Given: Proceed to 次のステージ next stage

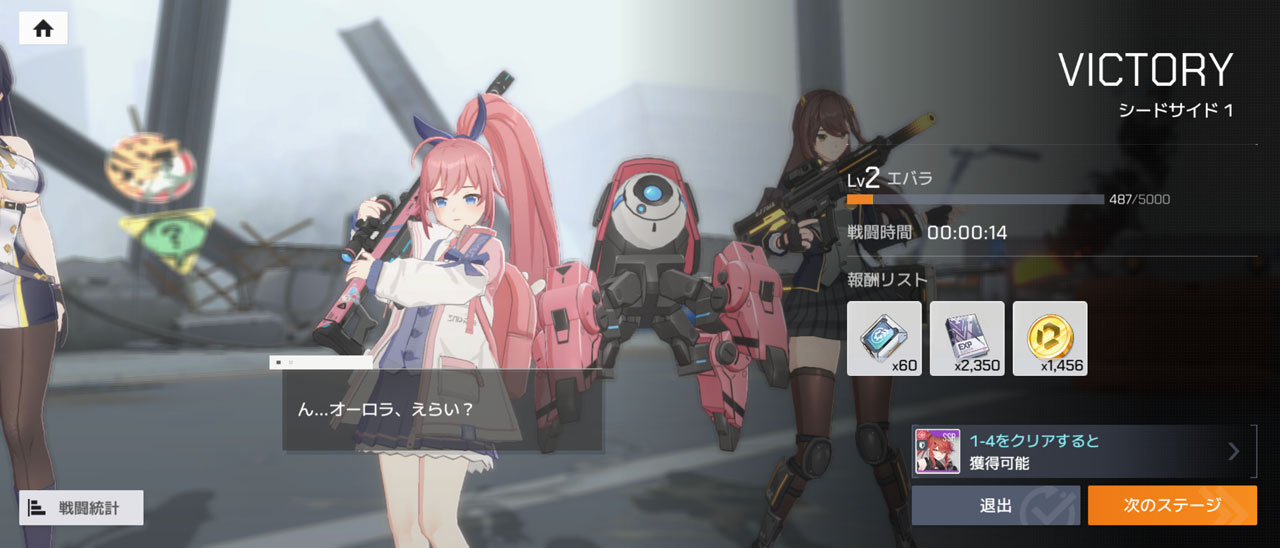Looking at the screenshot, I should (1171, 506).
